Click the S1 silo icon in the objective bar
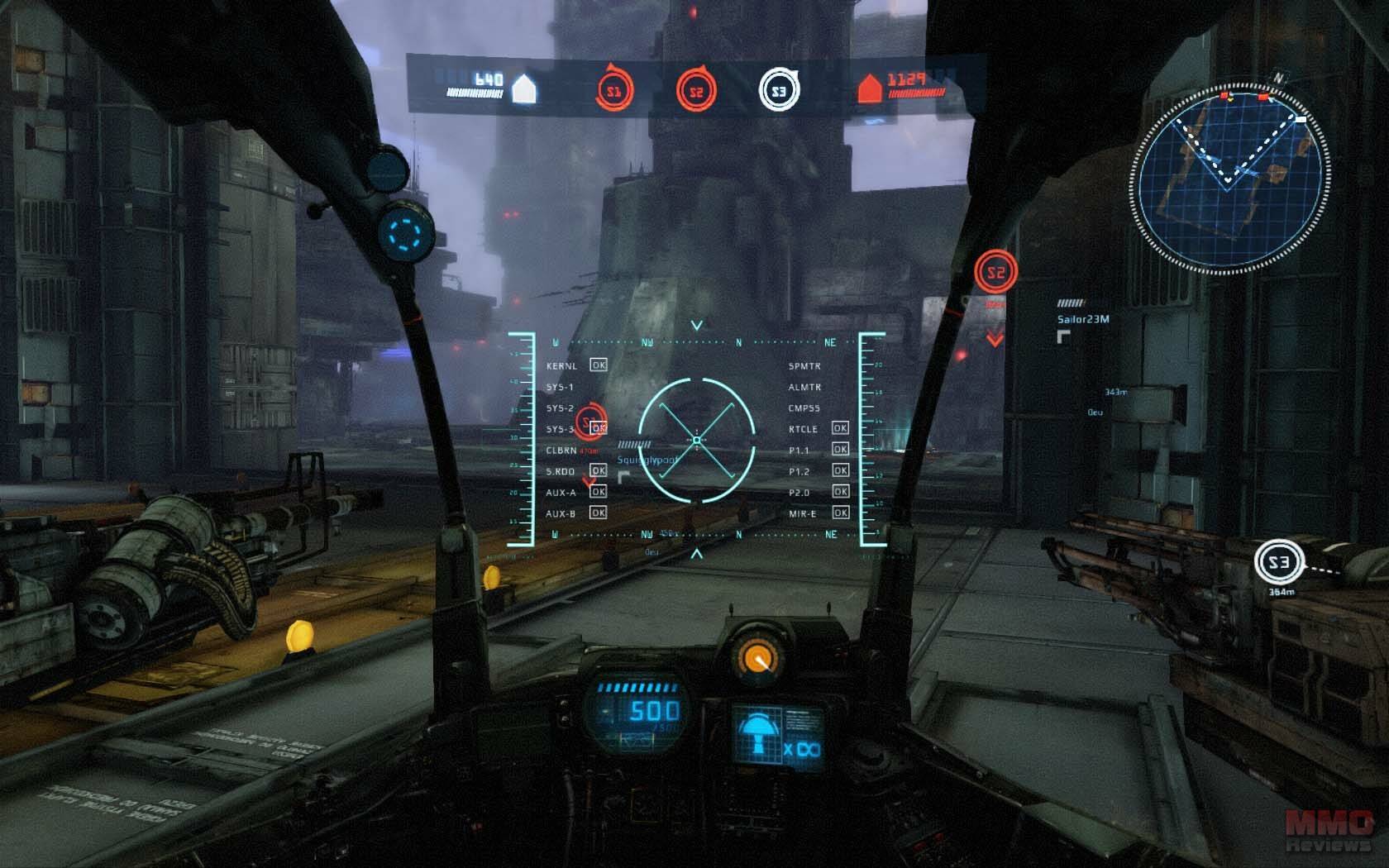This screenshot has height=868, width=1389. [613, 91]
